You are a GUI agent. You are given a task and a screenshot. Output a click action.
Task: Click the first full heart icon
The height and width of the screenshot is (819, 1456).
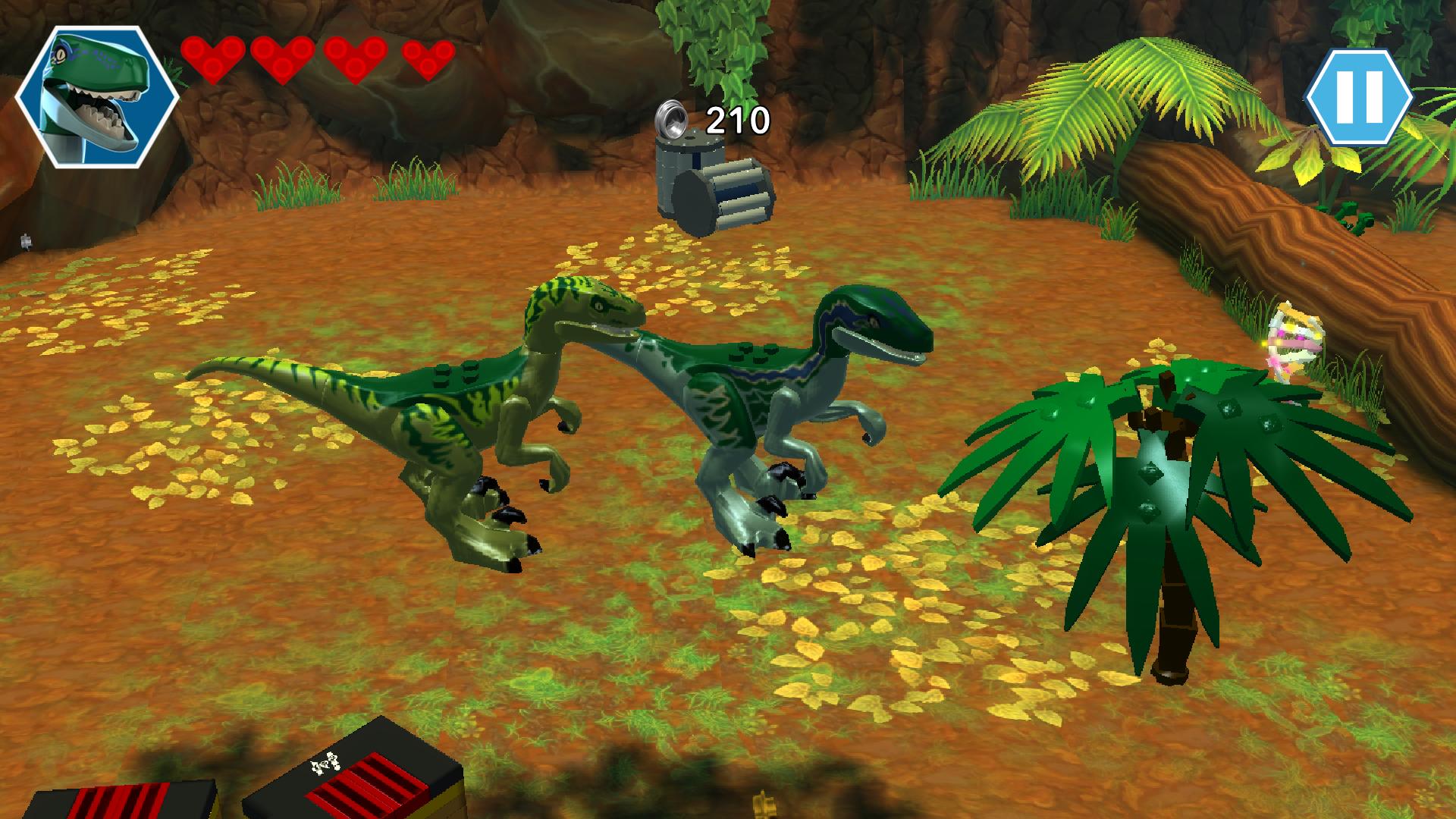tap(213, 59)
